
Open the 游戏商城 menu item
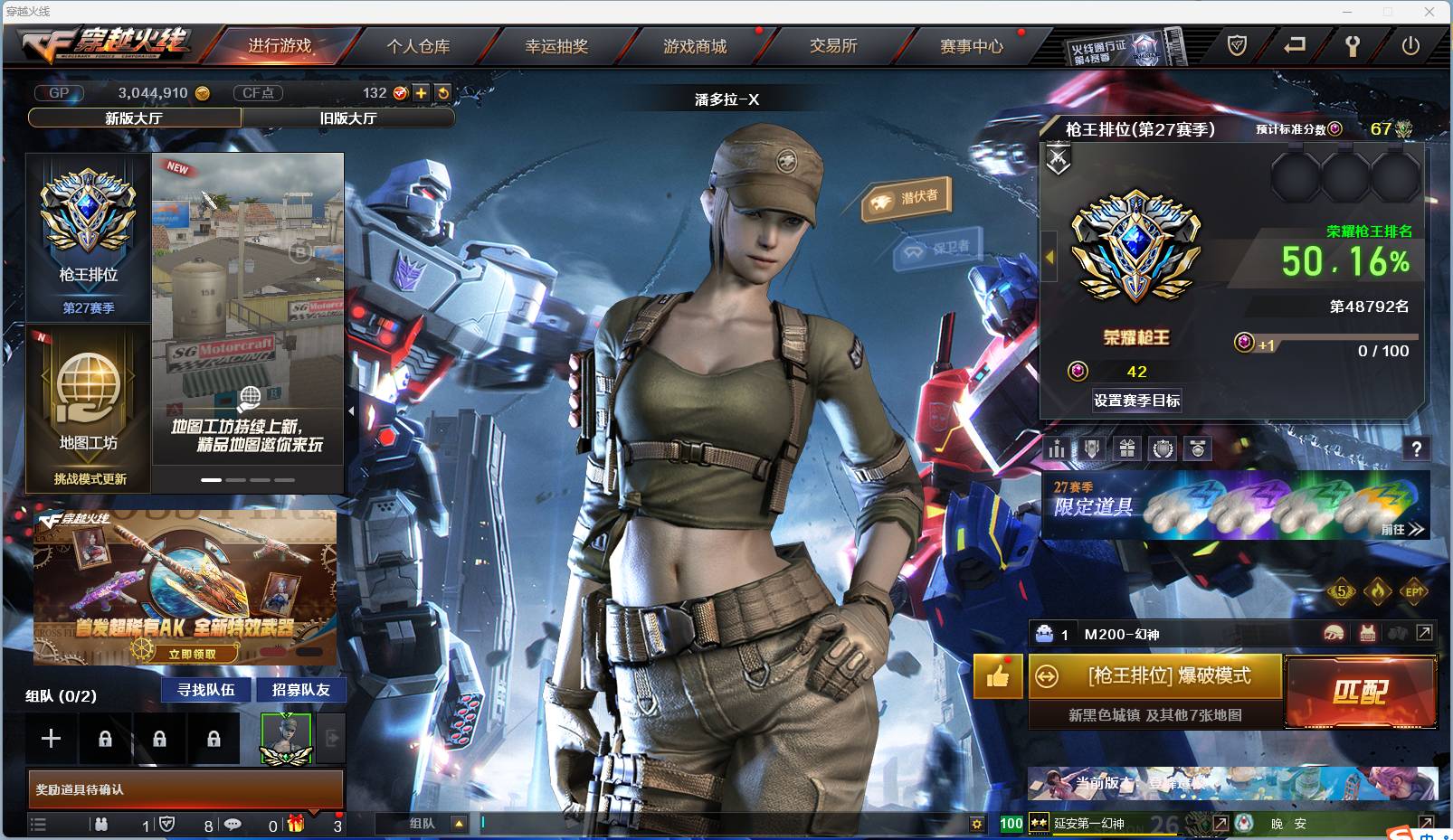[695, 48]
